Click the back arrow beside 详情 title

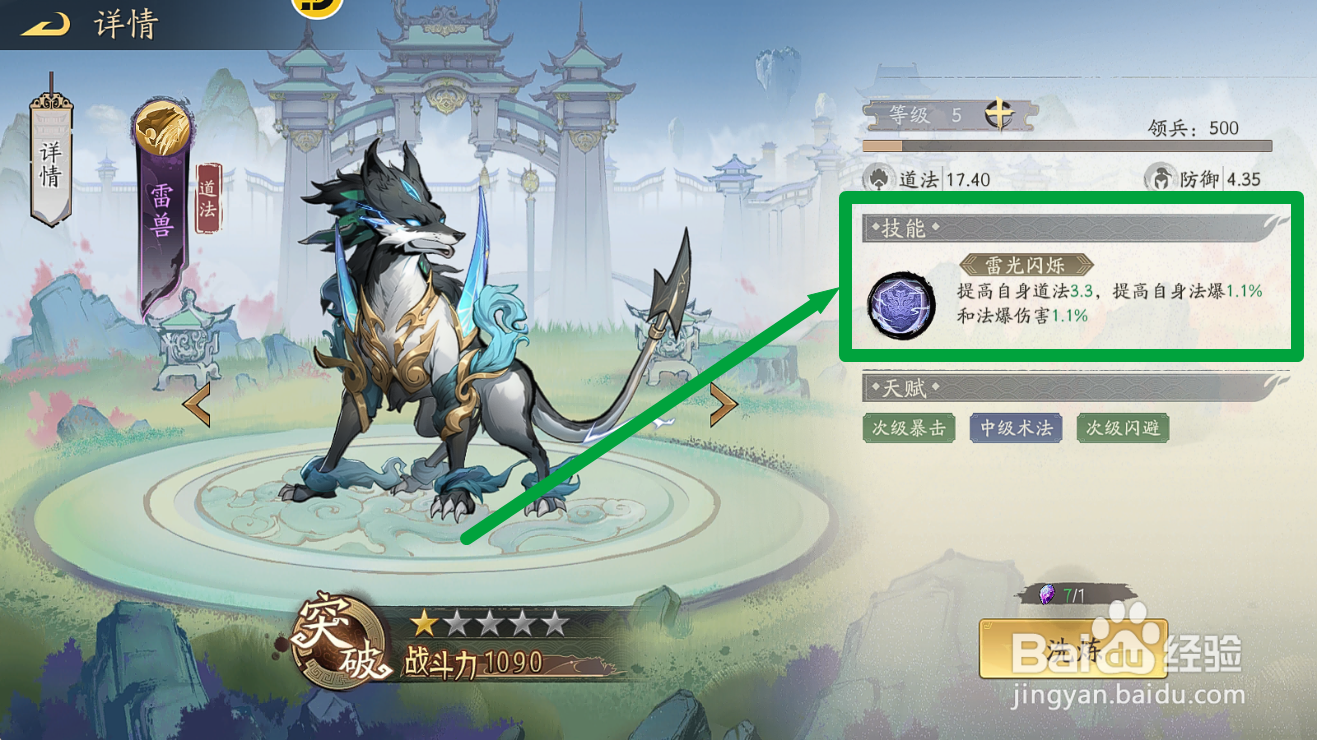pos(44,22)
